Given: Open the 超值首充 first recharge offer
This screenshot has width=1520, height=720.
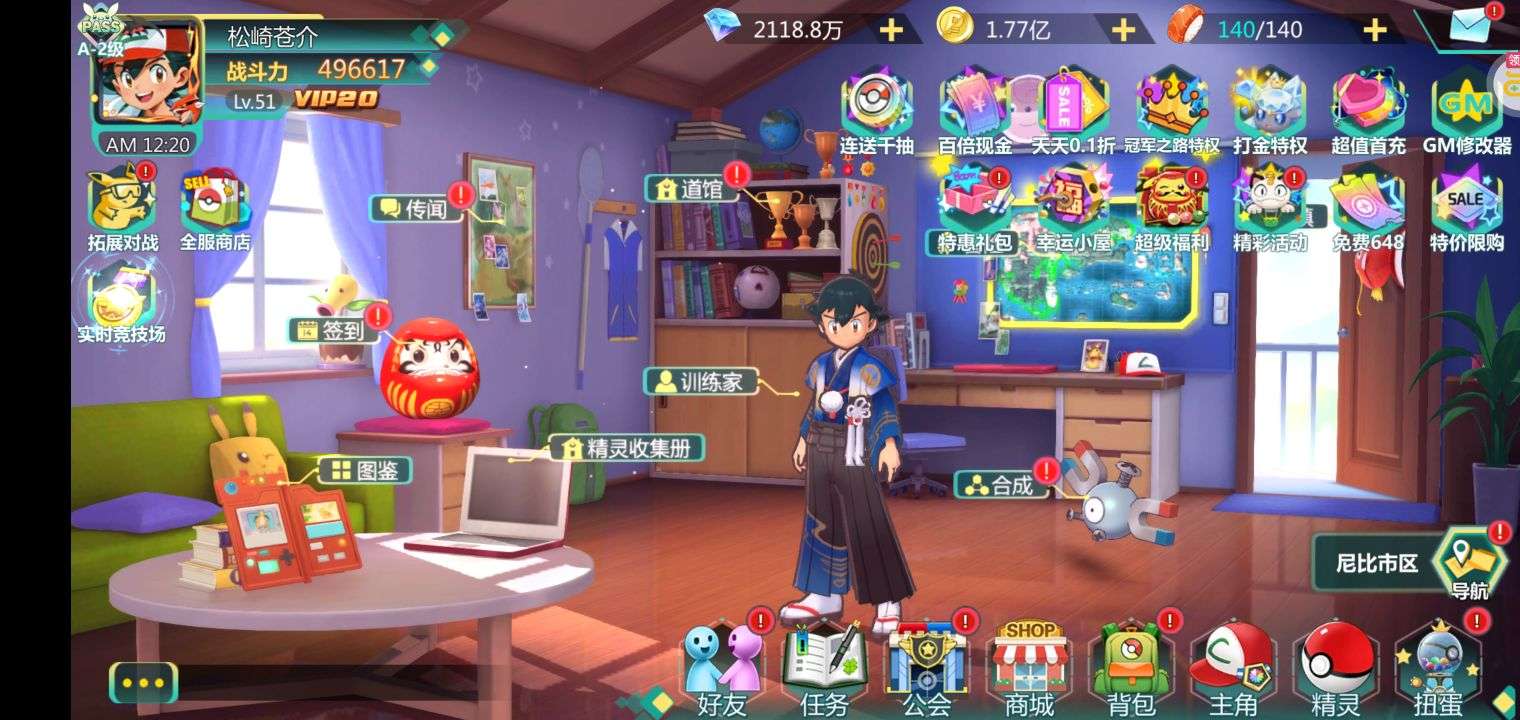Looking at the screenshot, I should pos(1368,112).
